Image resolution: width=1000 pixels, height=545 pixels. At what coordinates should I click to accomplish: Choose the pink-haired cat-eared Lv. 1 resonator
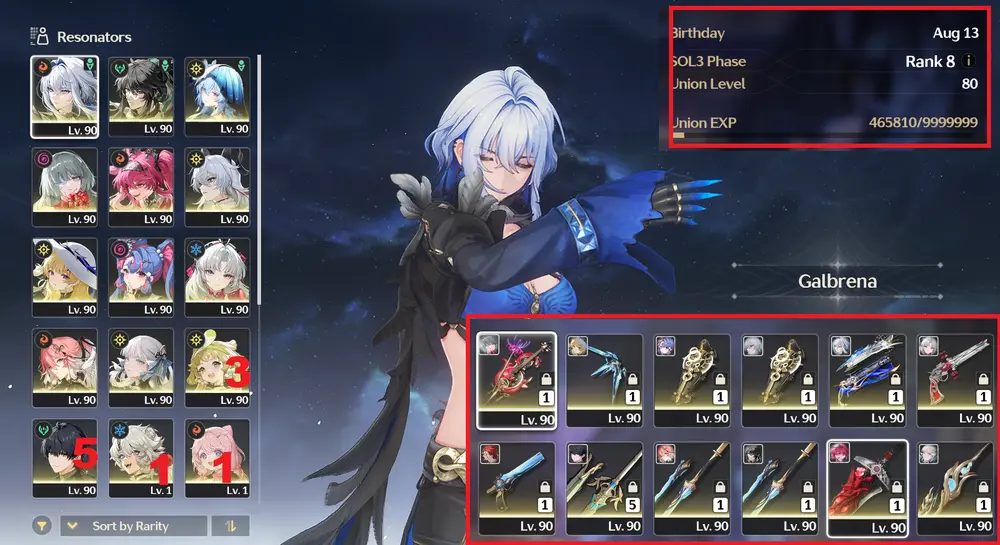(217, 458)
